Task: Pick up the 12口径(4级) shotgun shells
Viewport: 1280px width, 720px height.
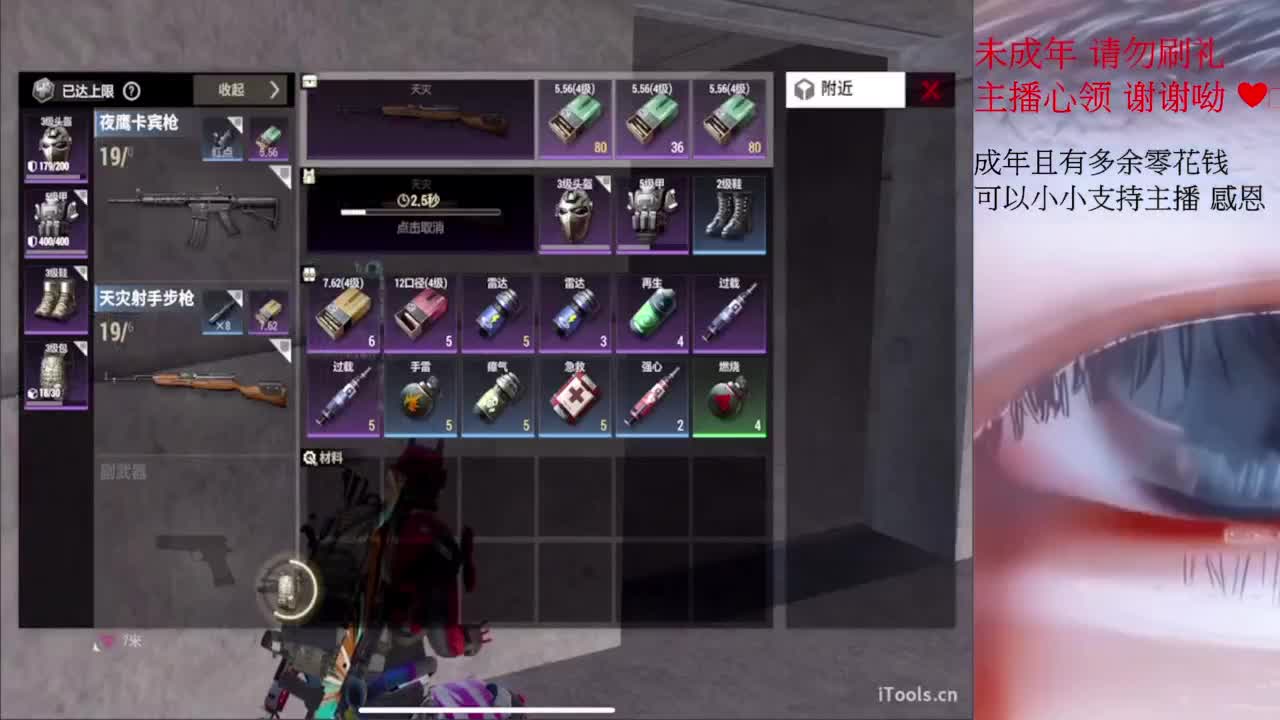Action: (x=418, y=312)
